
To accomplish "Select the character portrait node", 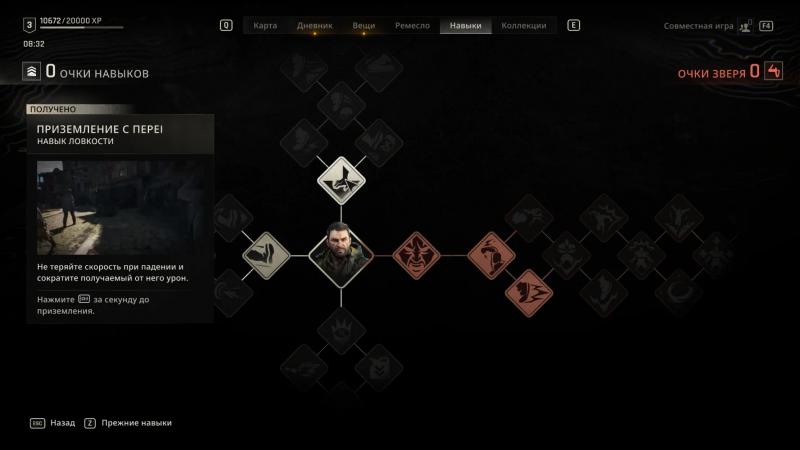I will (x=341, y=255).
